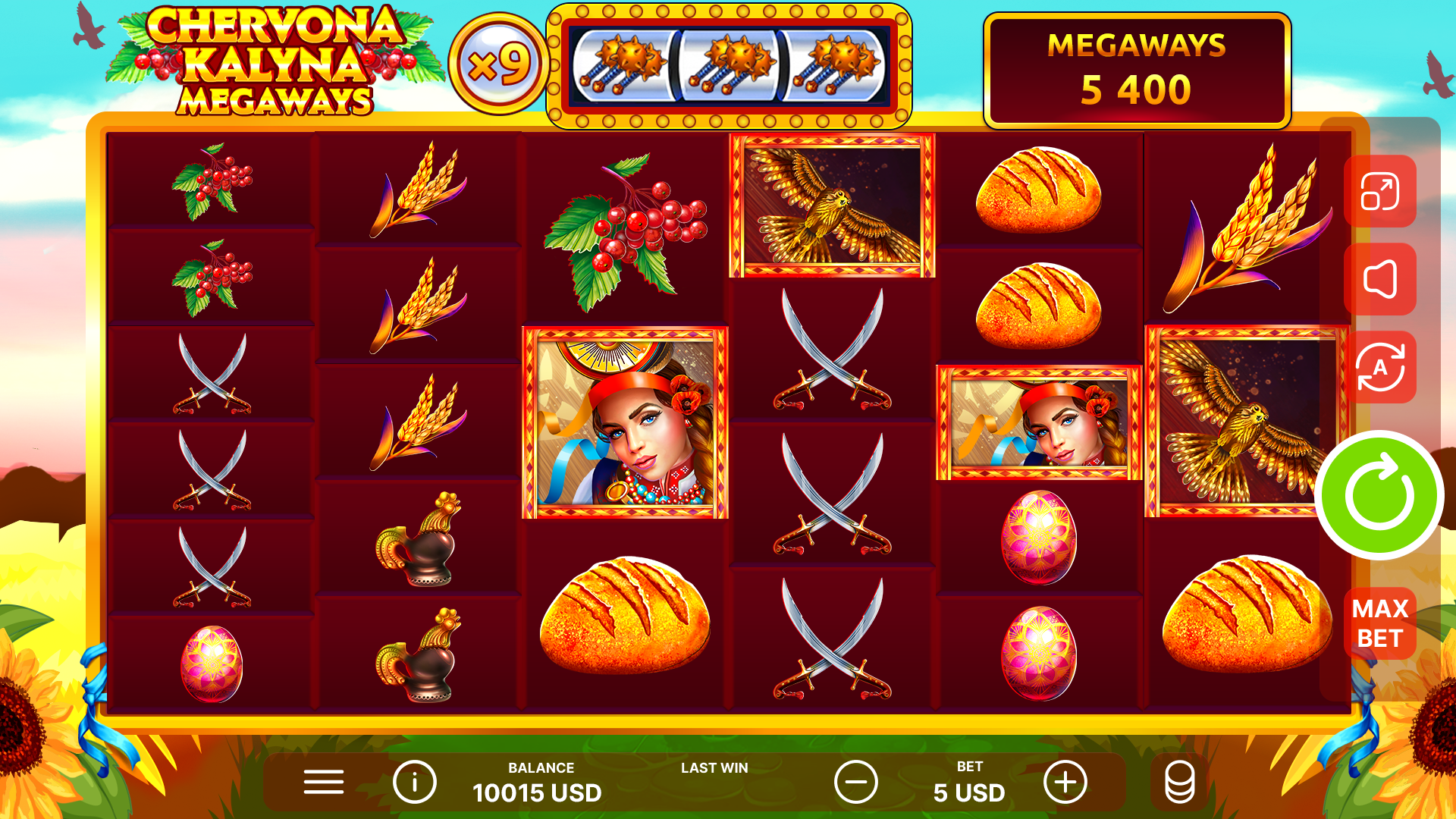Start a spin with the circular arrow button

(1379, 494)
